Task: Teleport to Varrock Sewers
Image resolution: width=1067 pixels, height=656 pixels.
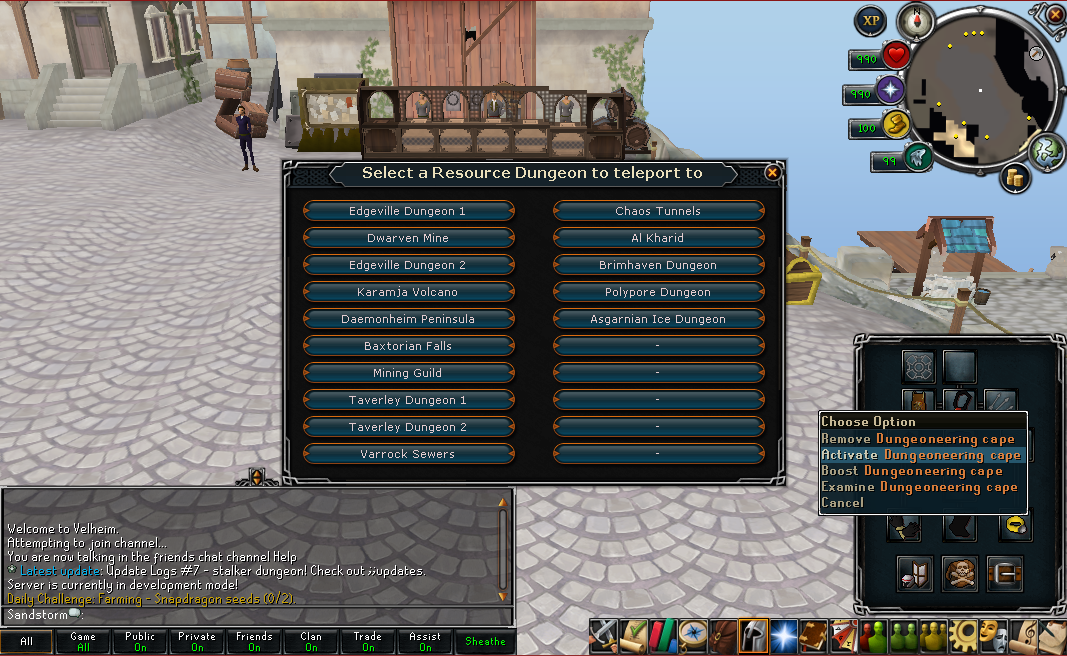Action: coord(408,454)
